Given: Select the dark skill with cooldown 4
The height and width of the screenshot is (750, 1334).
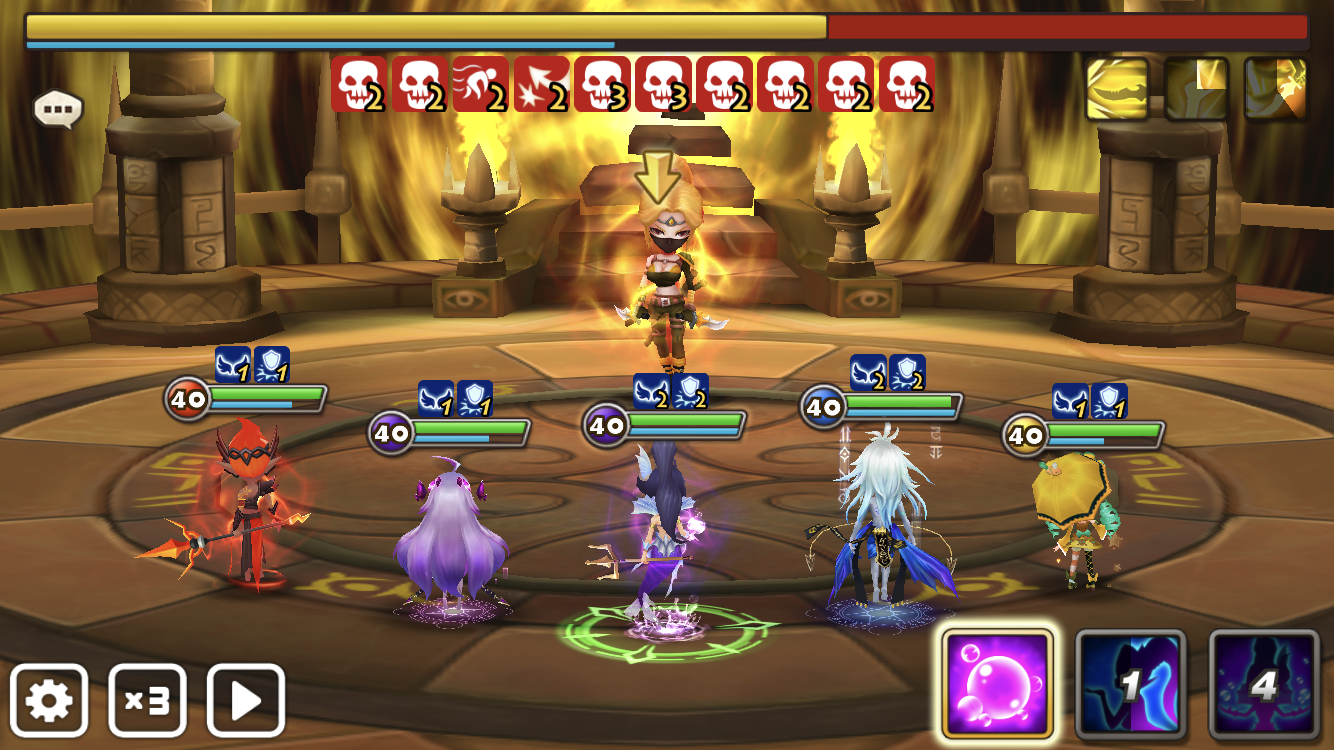Looking at the screenshot, I should (x=1263, y=684).
